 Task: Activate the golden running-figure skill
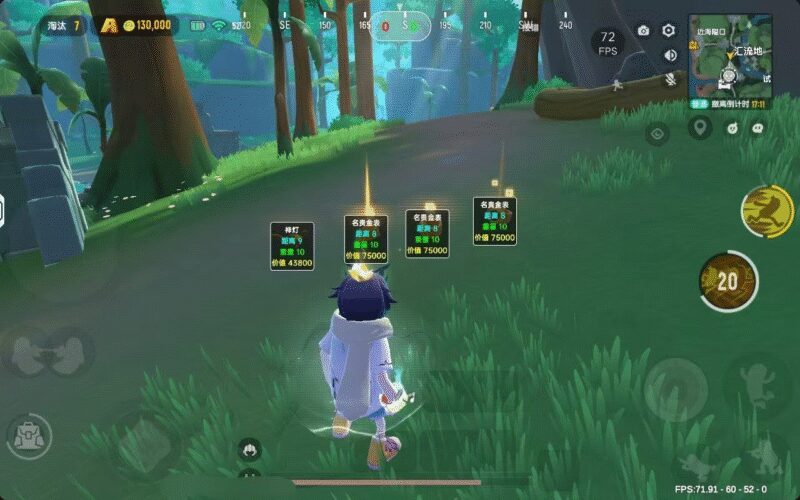[765, 211]
